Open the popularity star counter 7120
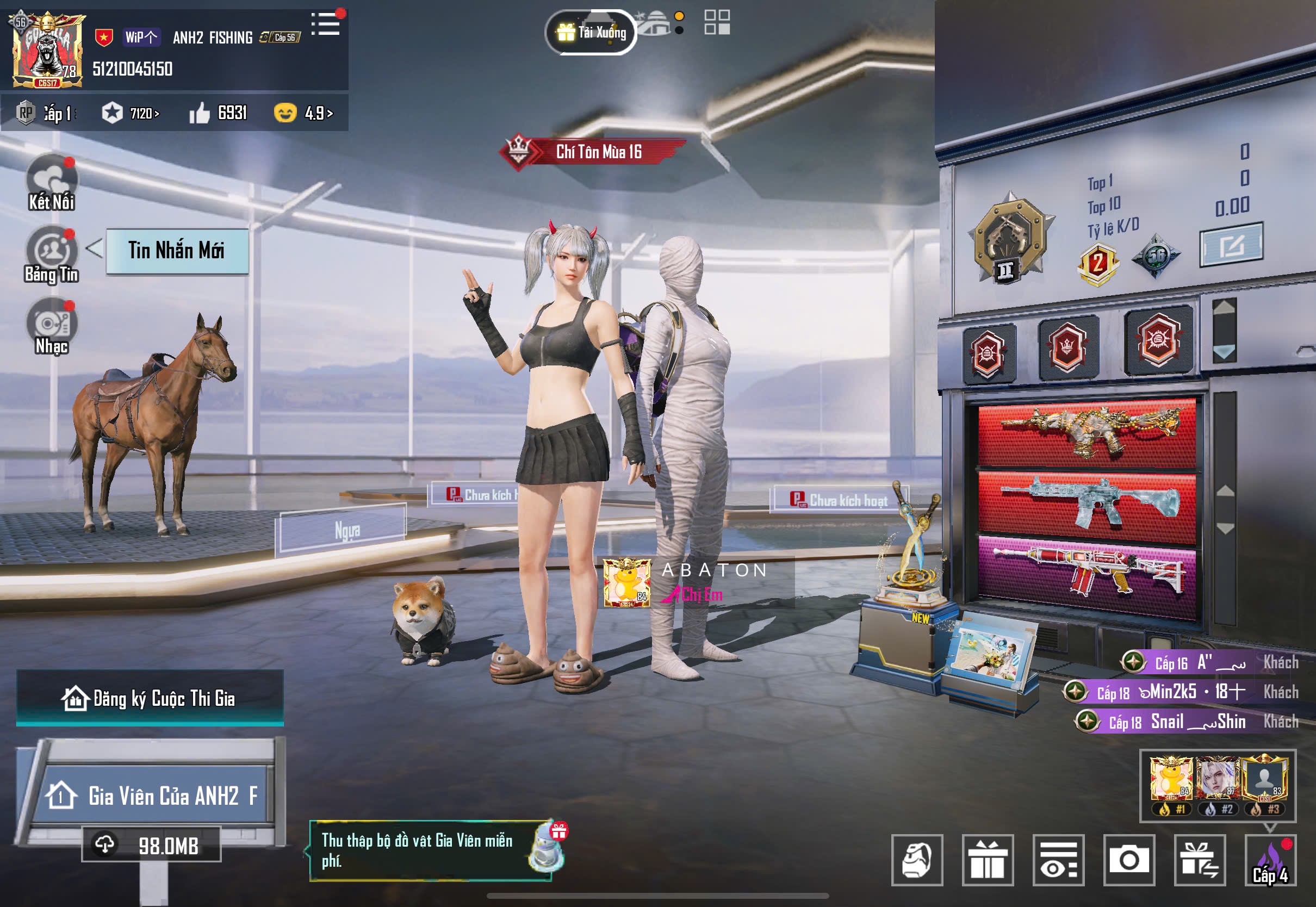This screenshot has width=1316, height=907. coord(131,113)
